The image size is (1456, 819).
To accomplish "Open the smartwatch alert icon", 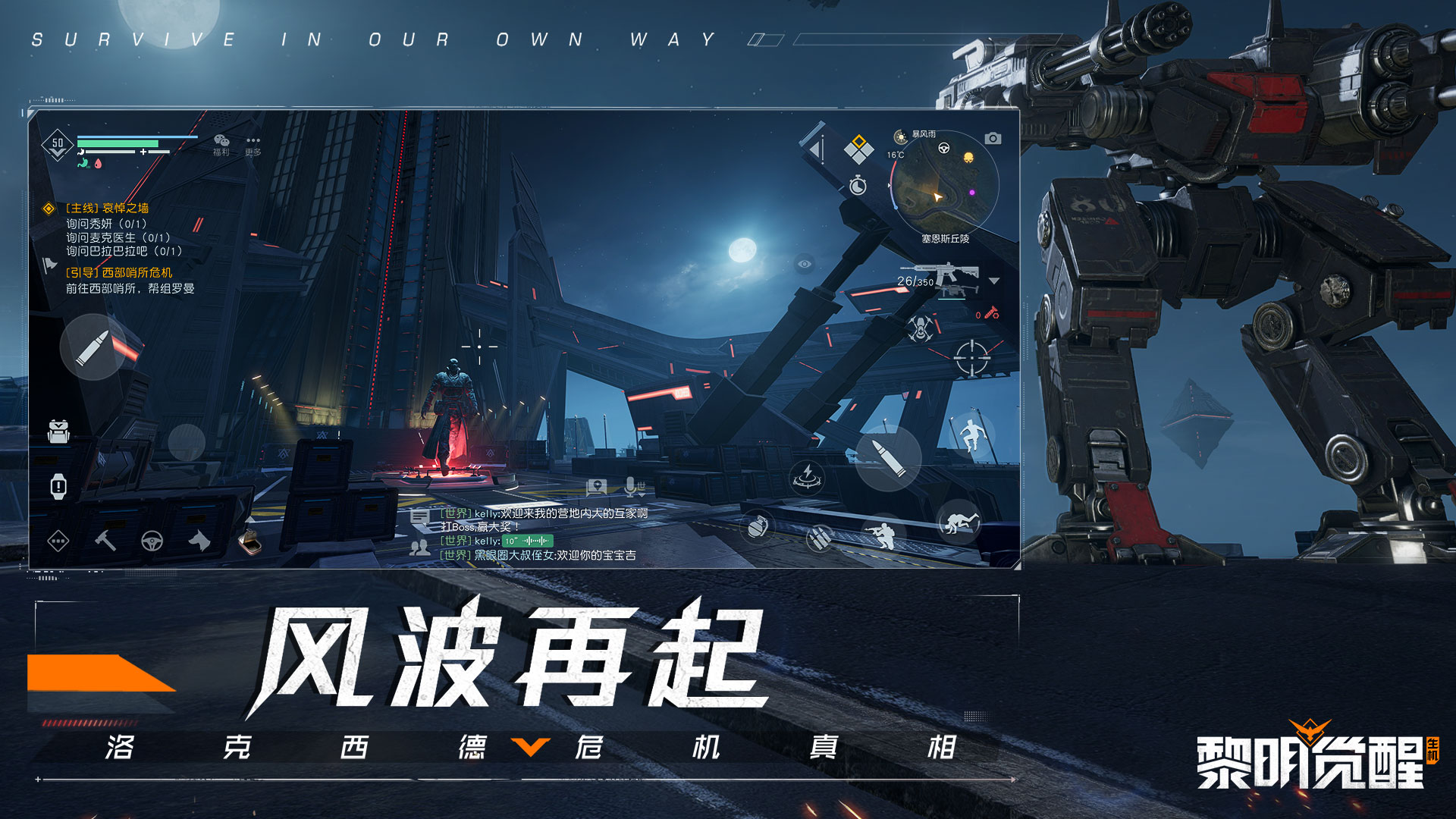I will [x=59, y=486].
